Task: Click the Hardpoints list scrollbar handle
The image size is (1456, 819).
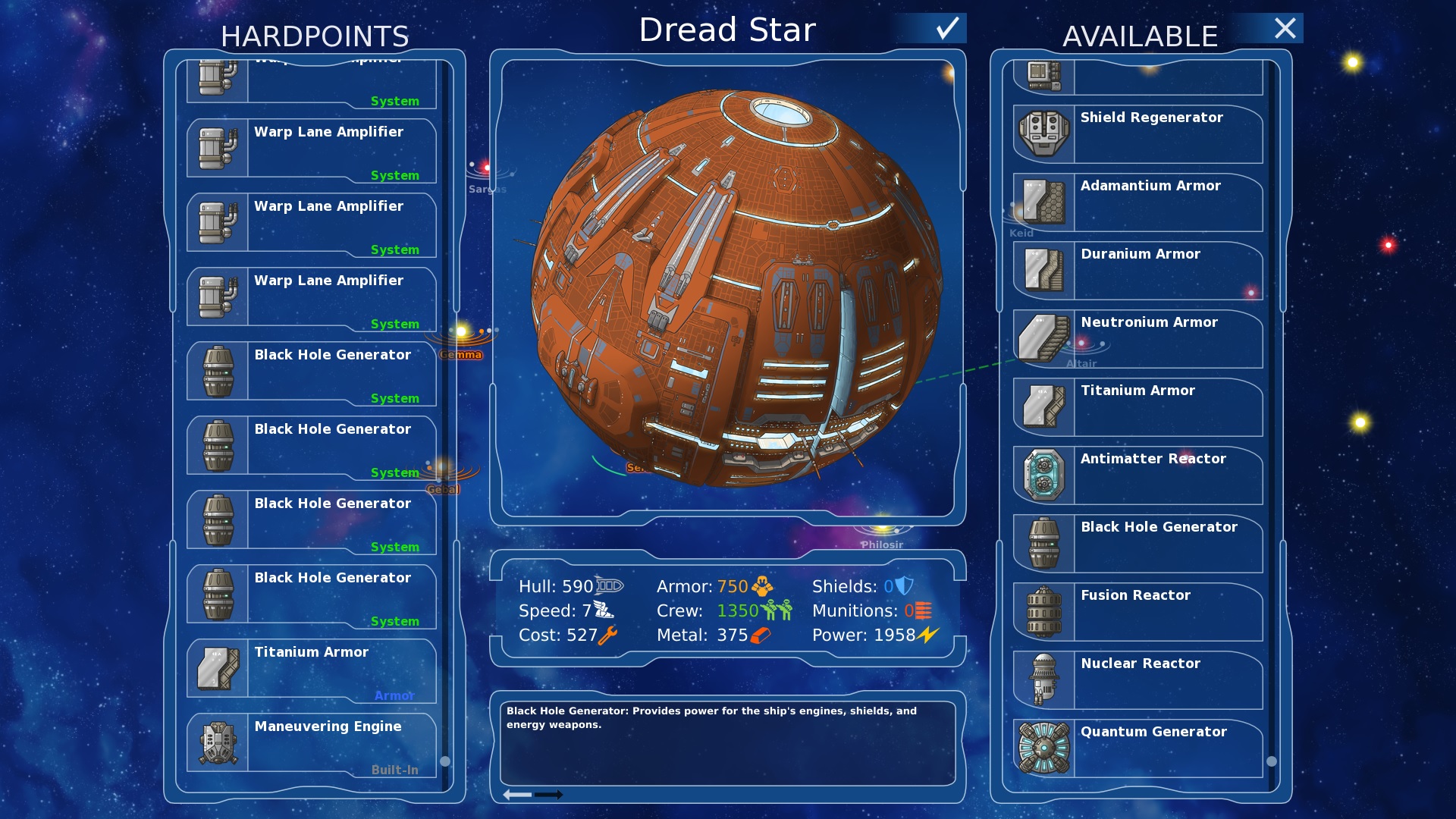Action: tap(445, 761)
